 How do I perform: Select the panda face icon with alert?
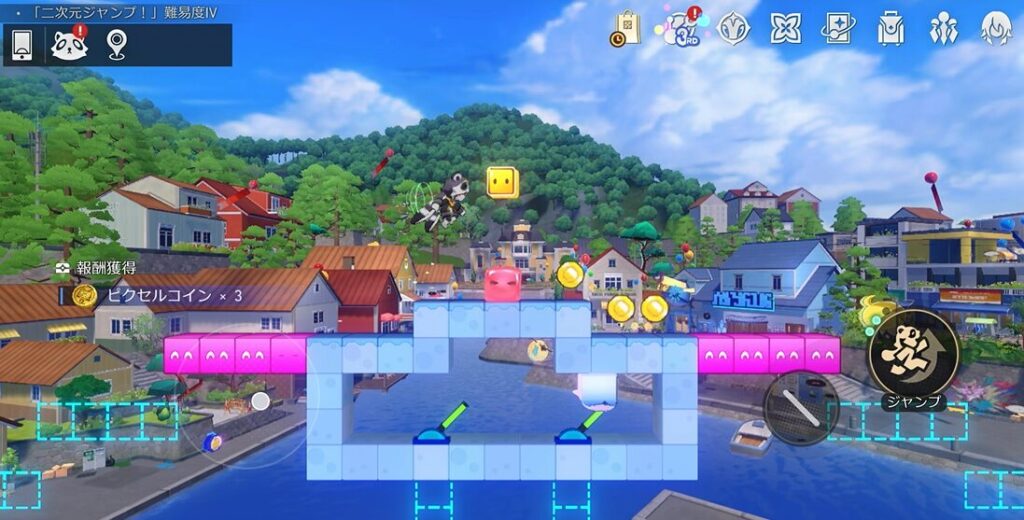pos(69,44)
